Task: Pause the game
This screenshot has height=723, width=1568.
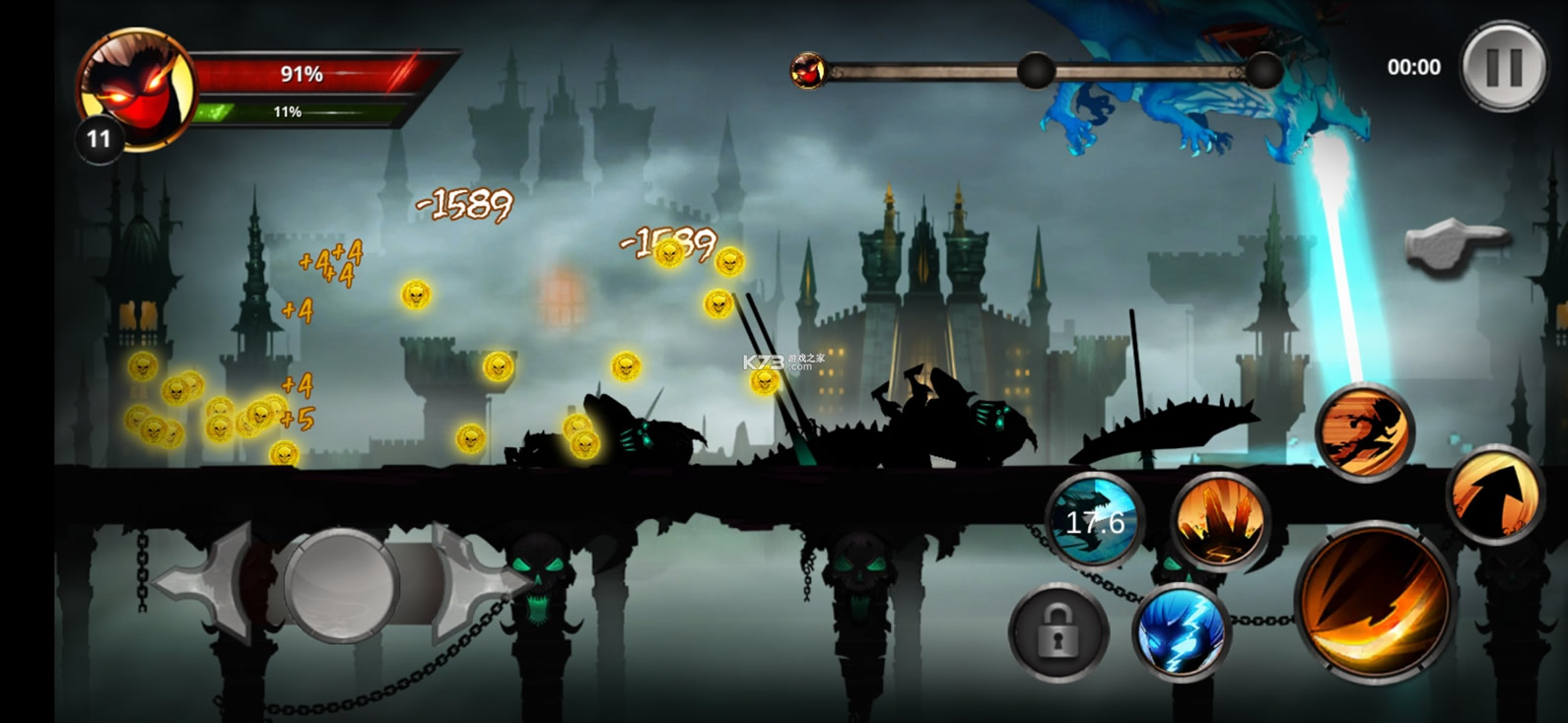Action: (1504, 66)
